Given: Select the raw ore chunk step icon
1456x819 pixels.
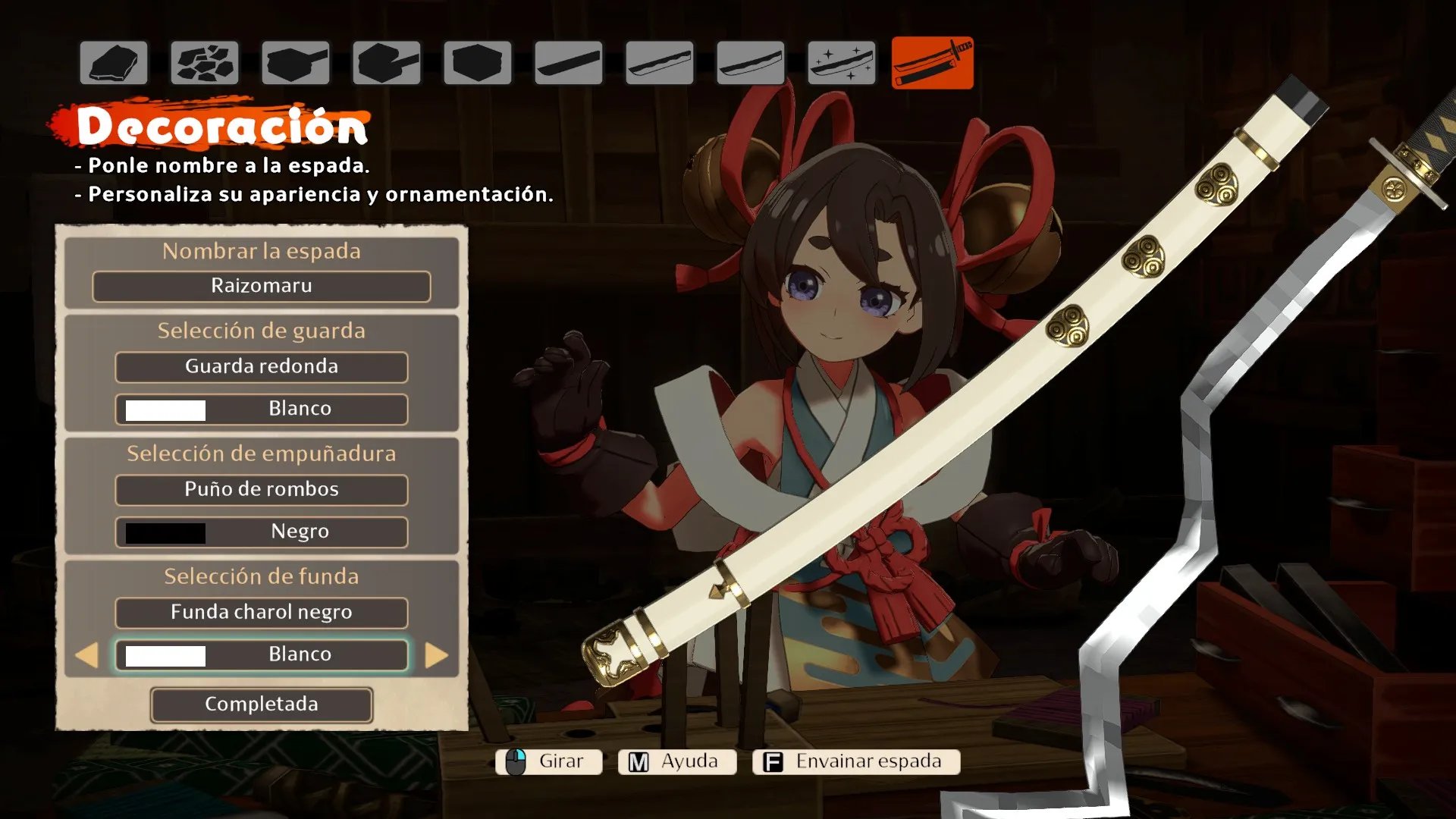Looking at the screenshot, I should point(114,63).
